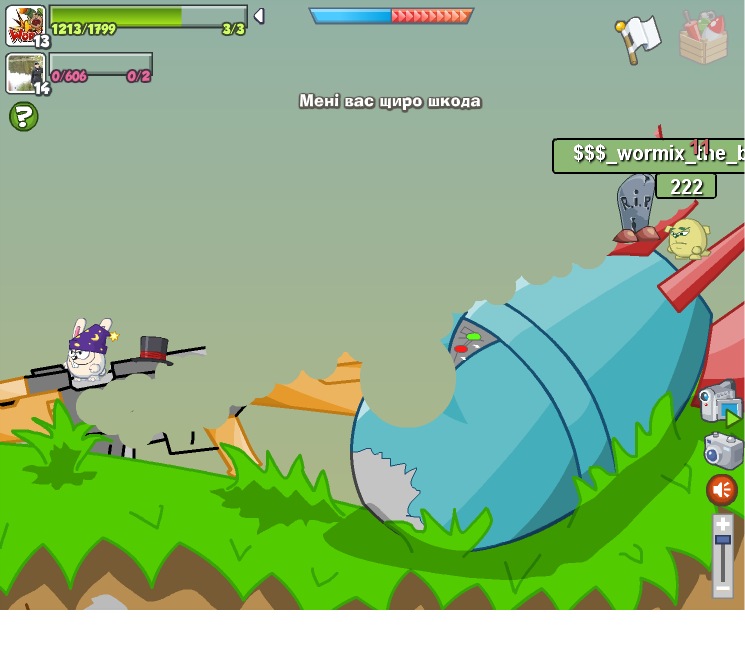This screenshot has height=650, width=745.
Task: Select the level 14 opponent avatar
Action: tap(25, 73)
